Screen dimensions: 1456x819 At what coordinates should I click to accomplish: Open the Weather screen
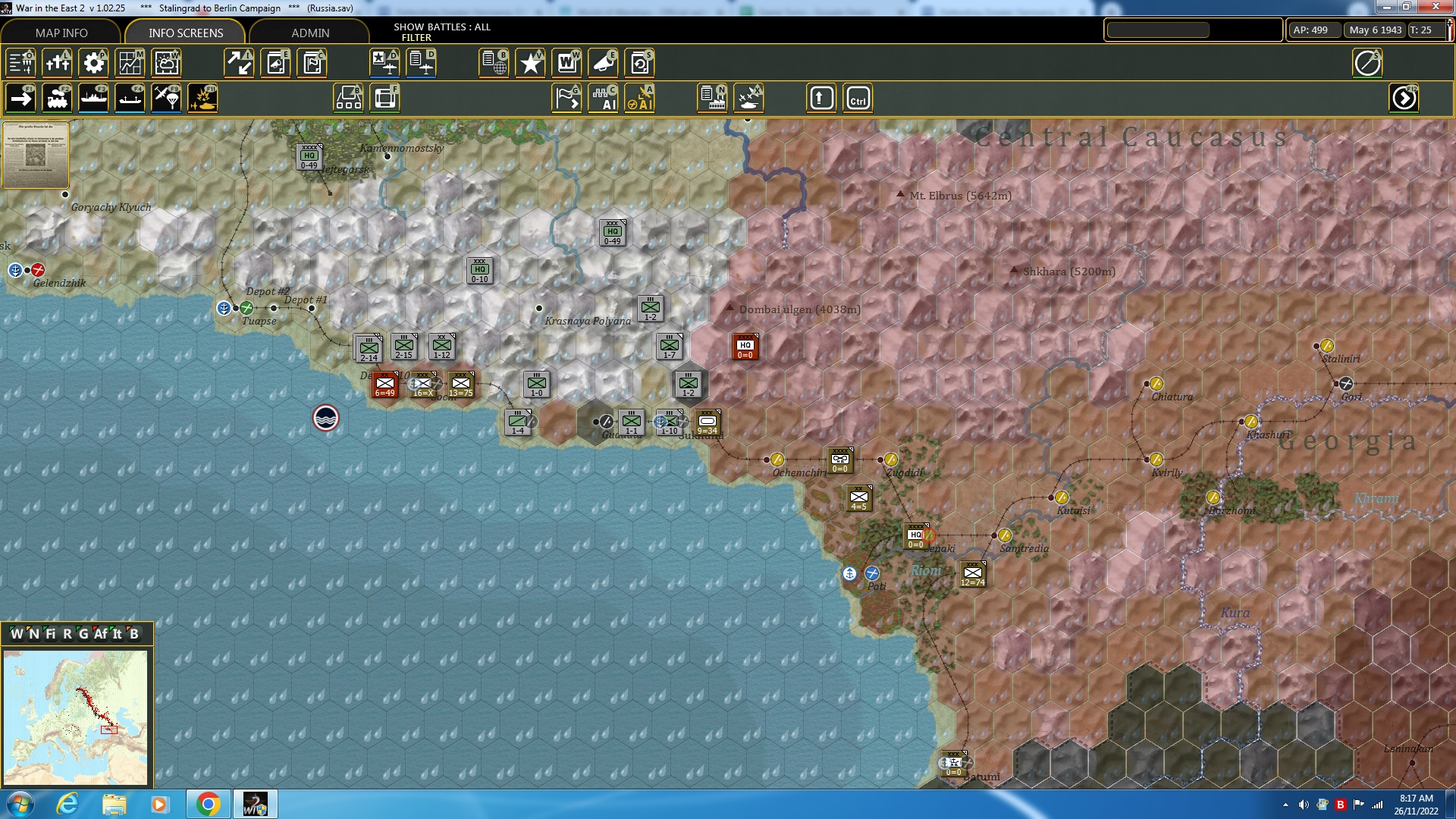click(x=166, y=63)
